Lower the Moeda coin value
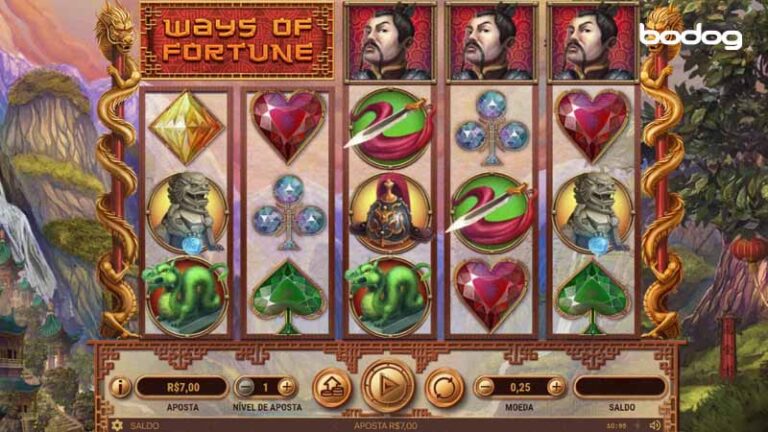This screenshot has height=432, width=768. pyautogui.click(x=485, y=387)
